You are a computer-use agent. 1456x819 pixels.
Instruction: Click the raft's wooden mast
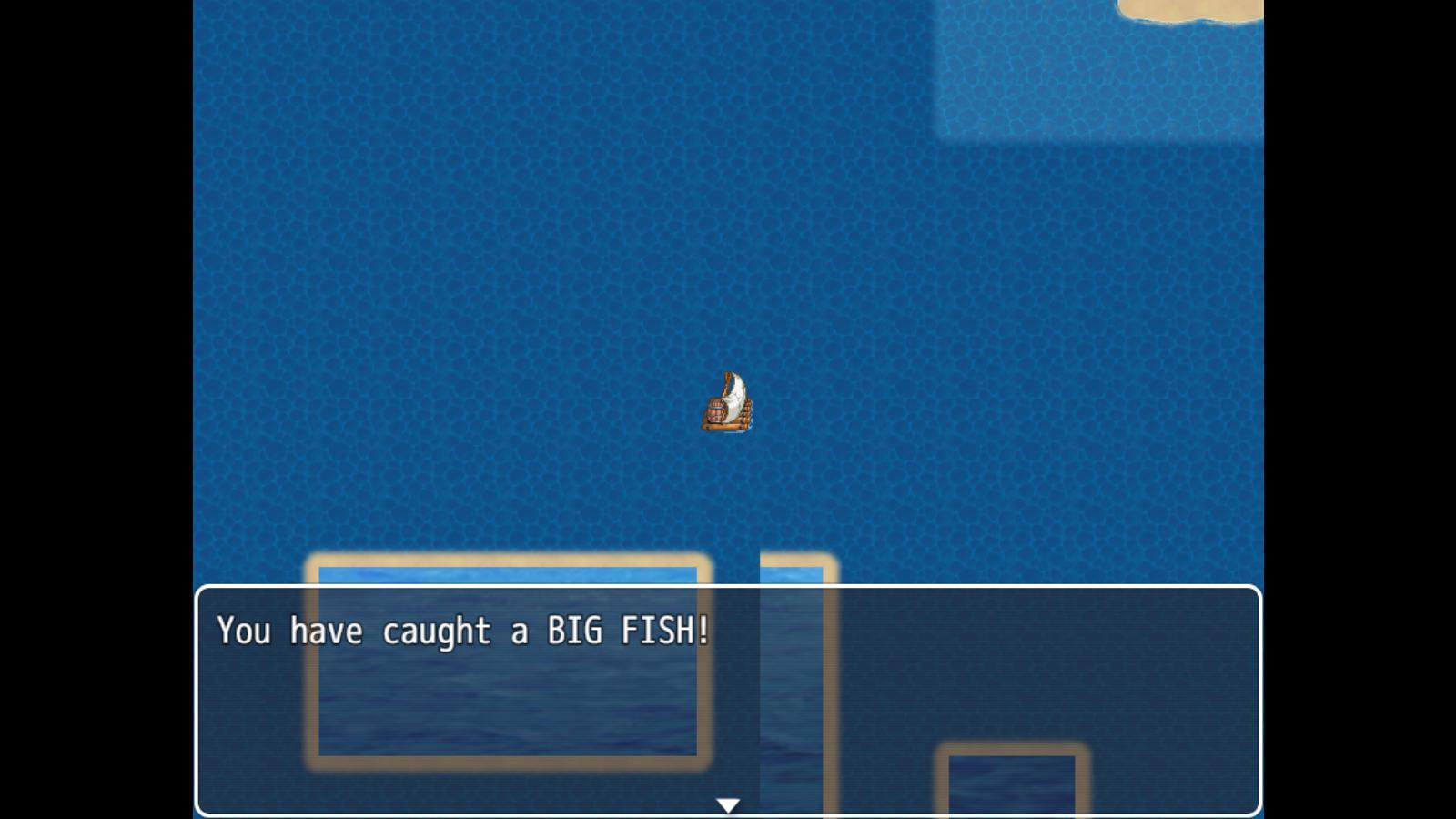pyautogui.click(x=726, y=378)
